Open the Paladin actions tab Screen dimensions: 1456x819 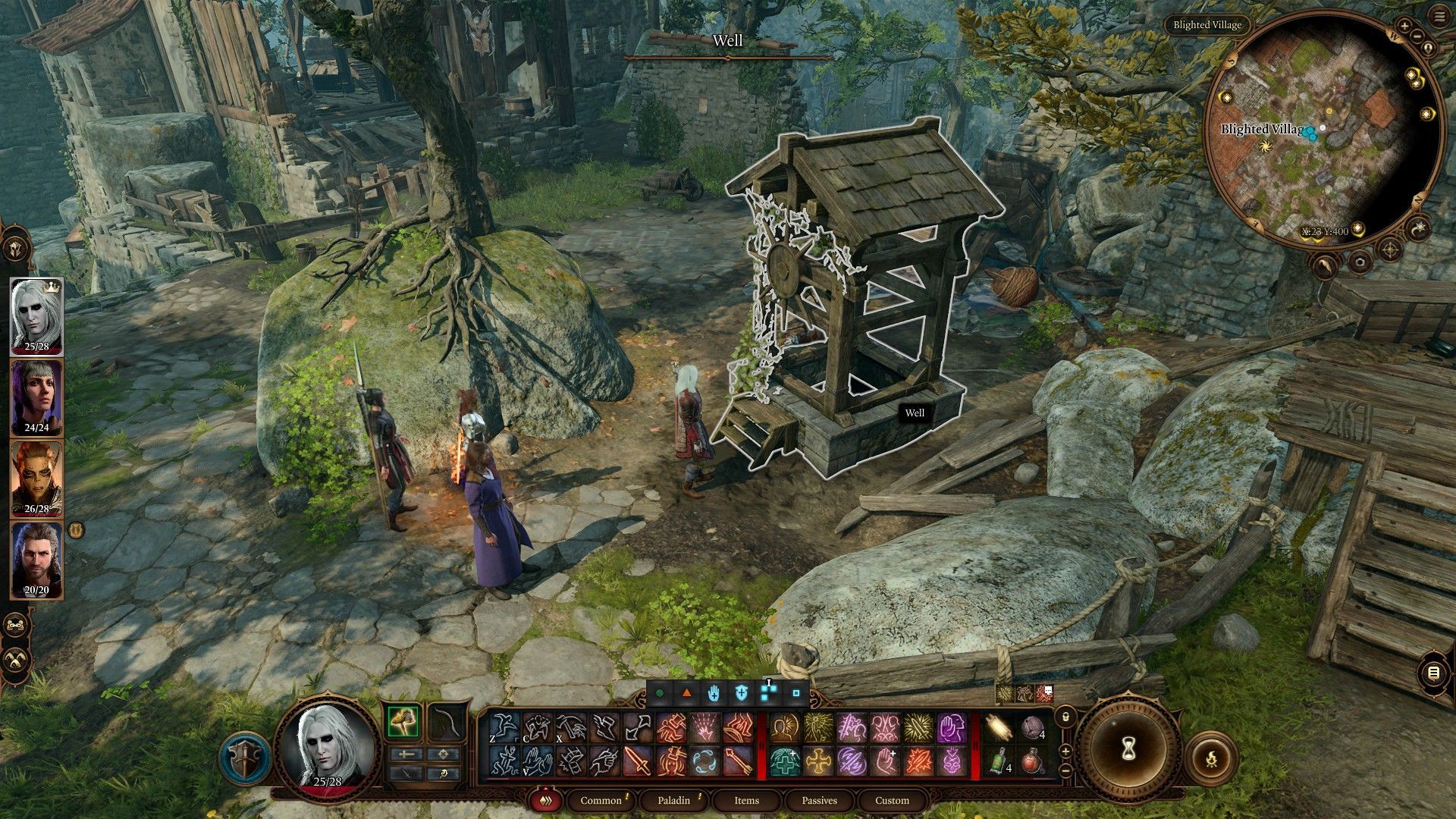click(x=673, y=800)
